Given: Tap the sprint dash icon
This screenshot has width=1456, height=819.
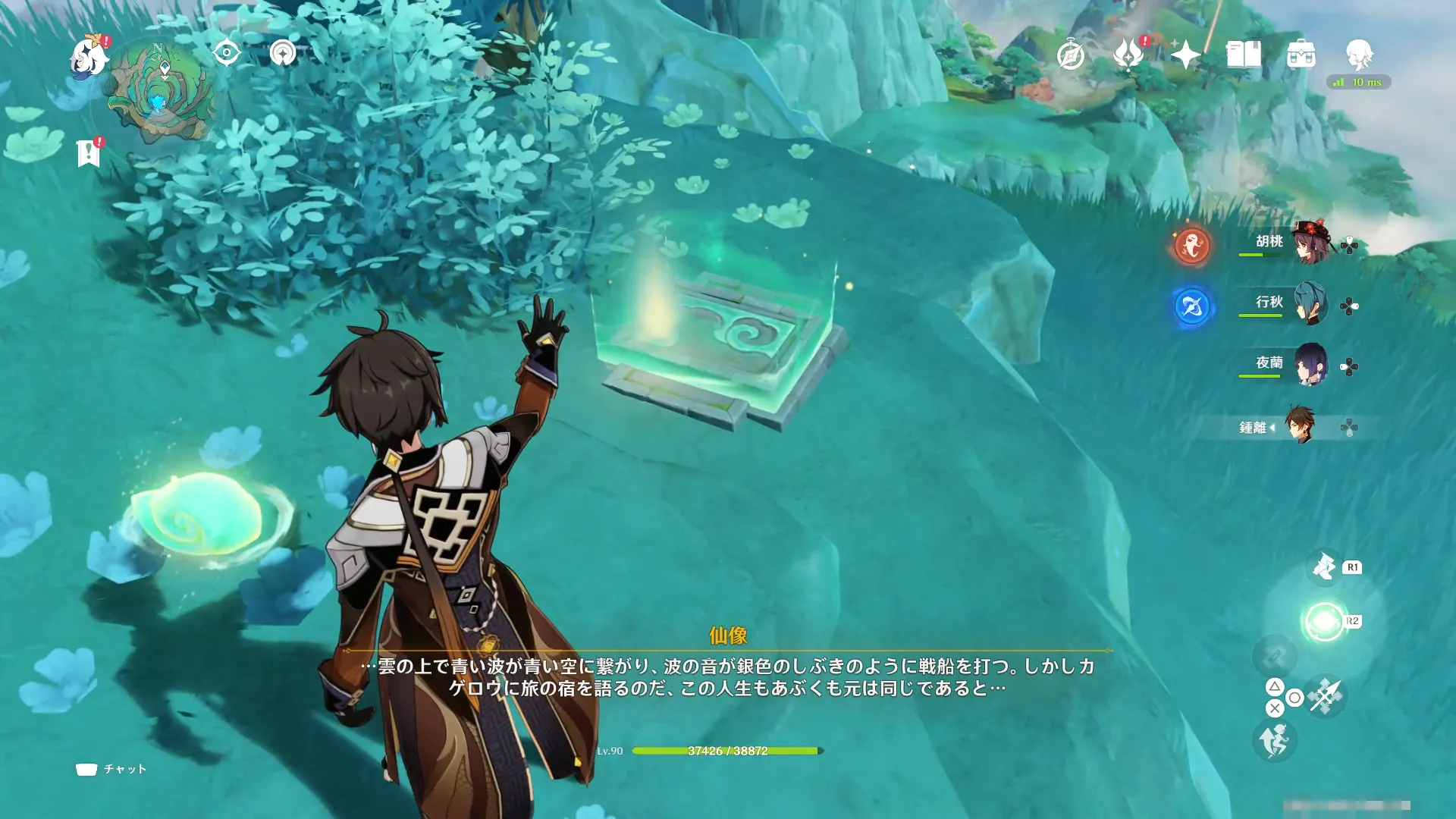Looking at the screenshot, I should click(x=1274, y=741).
